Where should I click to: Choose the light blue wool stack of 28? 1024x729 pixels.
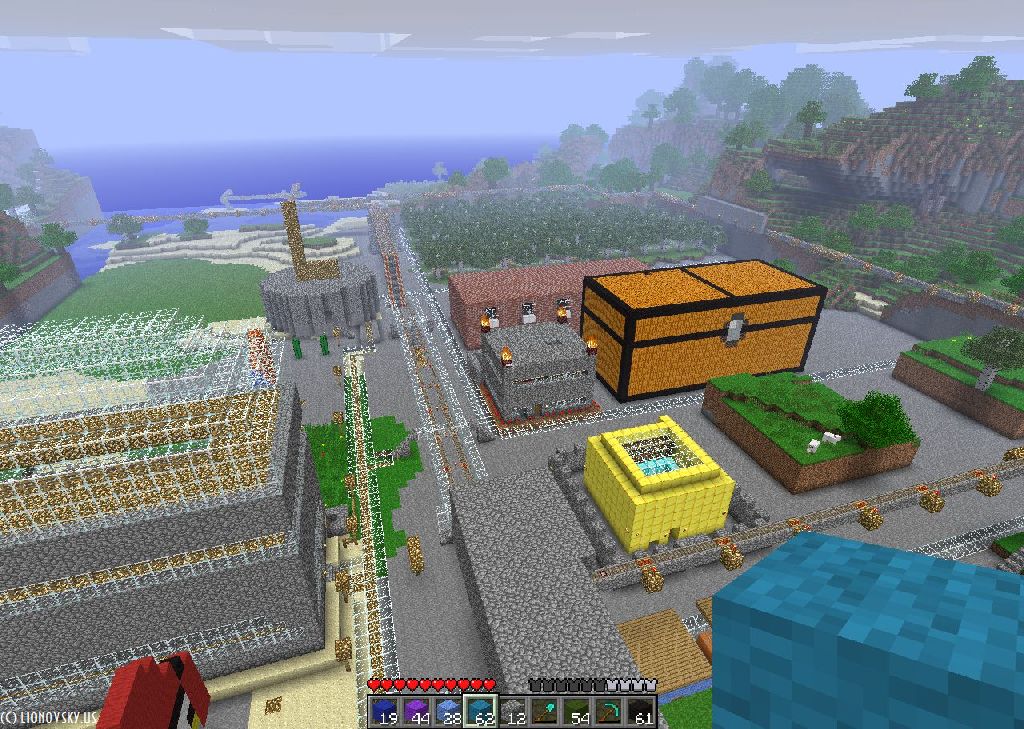(x=449, y=711)
